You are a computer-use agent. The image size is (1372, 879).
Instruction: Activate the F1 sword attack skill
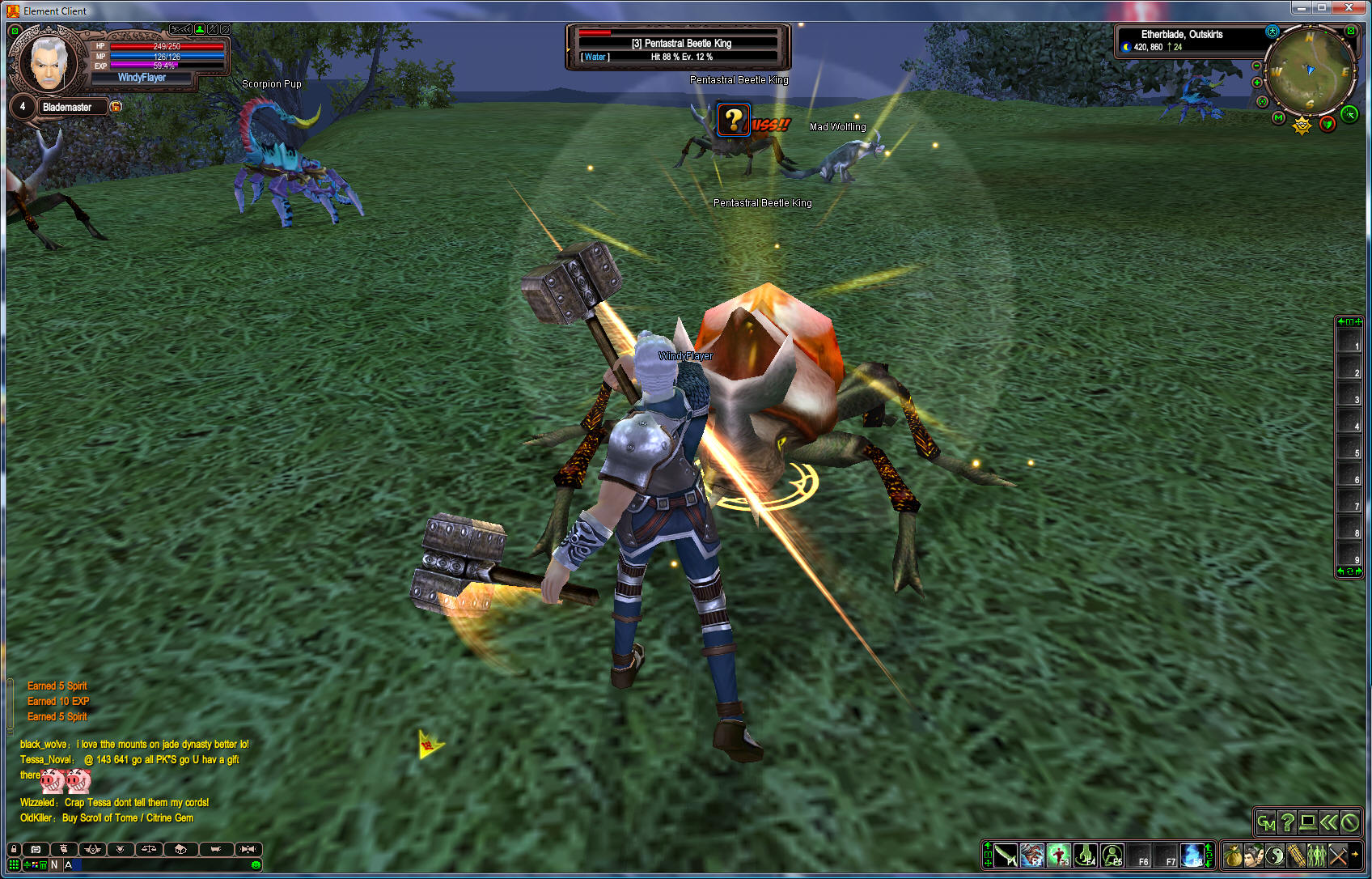[x=1006, y=856]
